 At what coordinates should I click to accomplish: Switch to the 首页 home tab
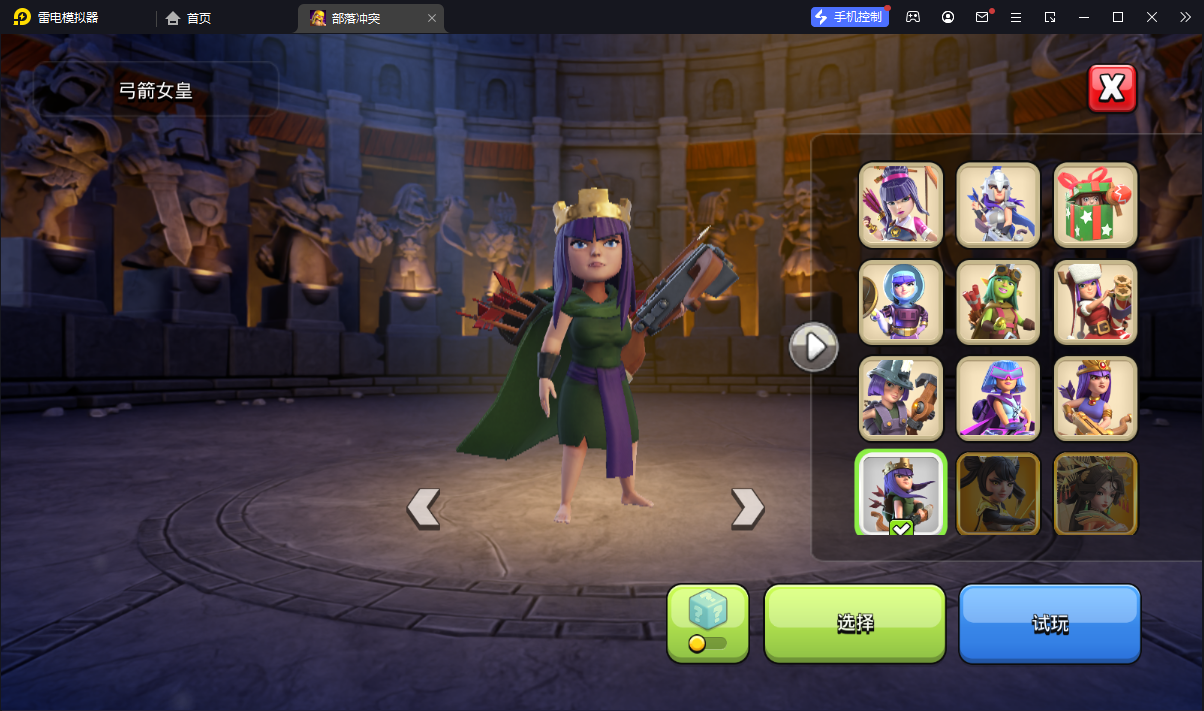coord(188,18)
